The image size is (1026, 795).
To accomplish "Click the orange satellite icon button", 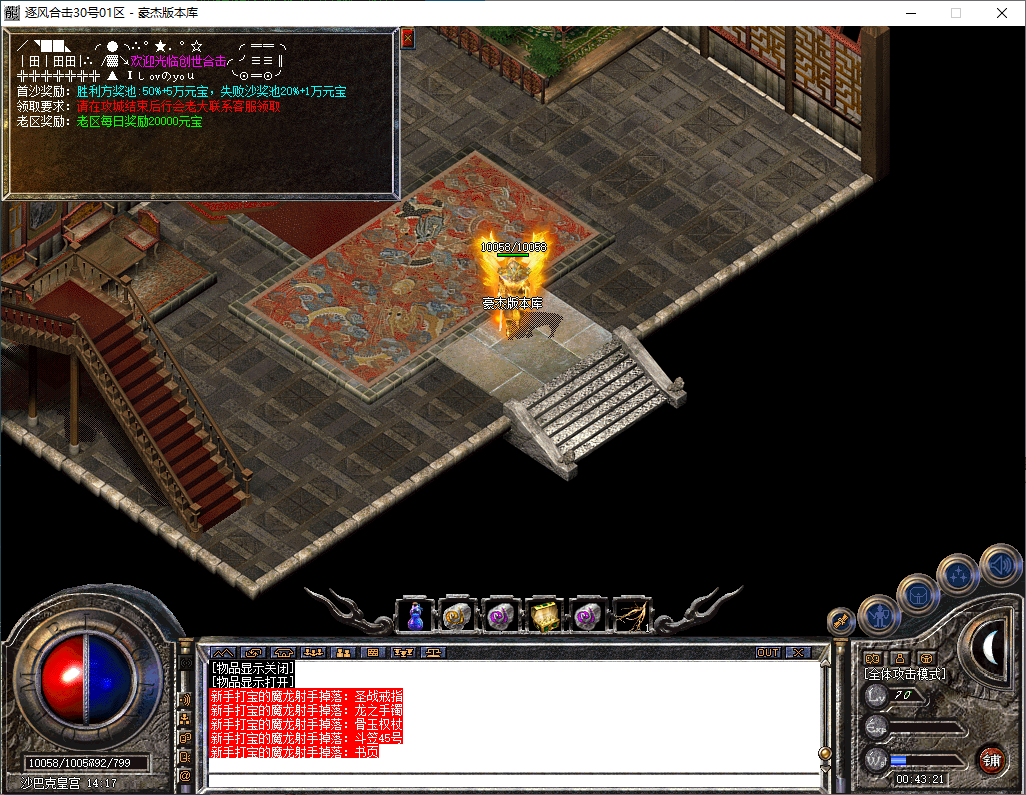I will pyautogui.click(x=841, y=620).
